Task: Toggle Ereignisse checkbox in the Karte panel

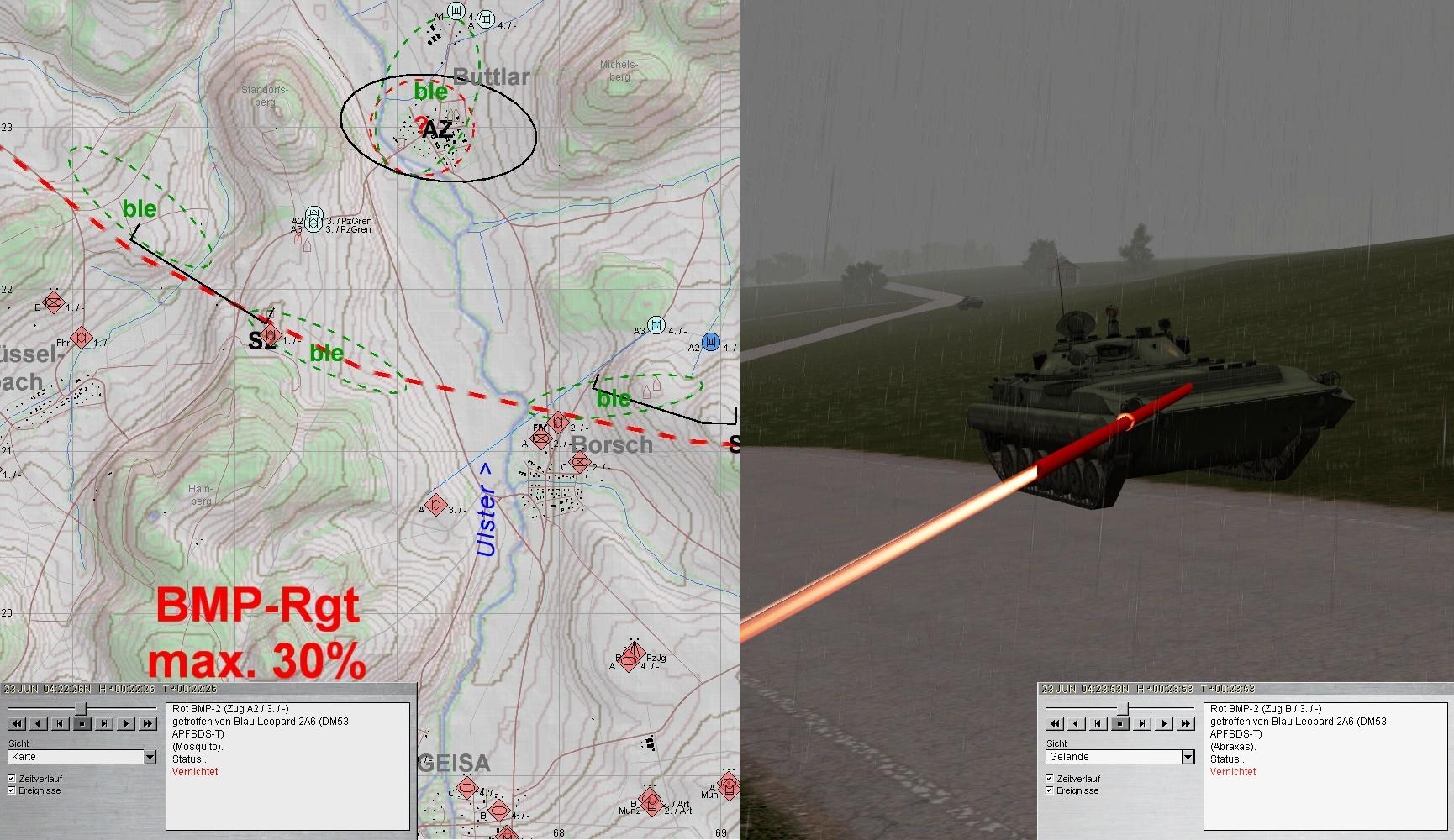Action: point(12,790)
